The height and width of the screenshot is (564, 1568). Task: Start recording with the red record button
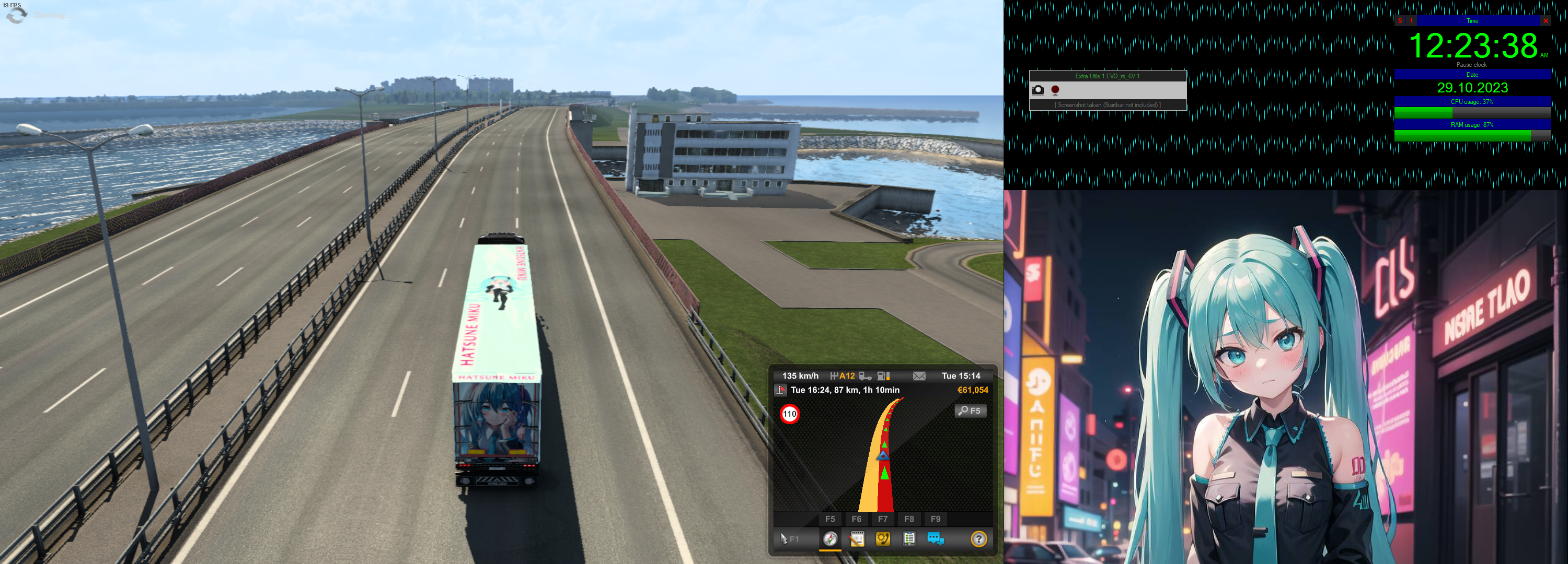click(x=1055, y=90)
